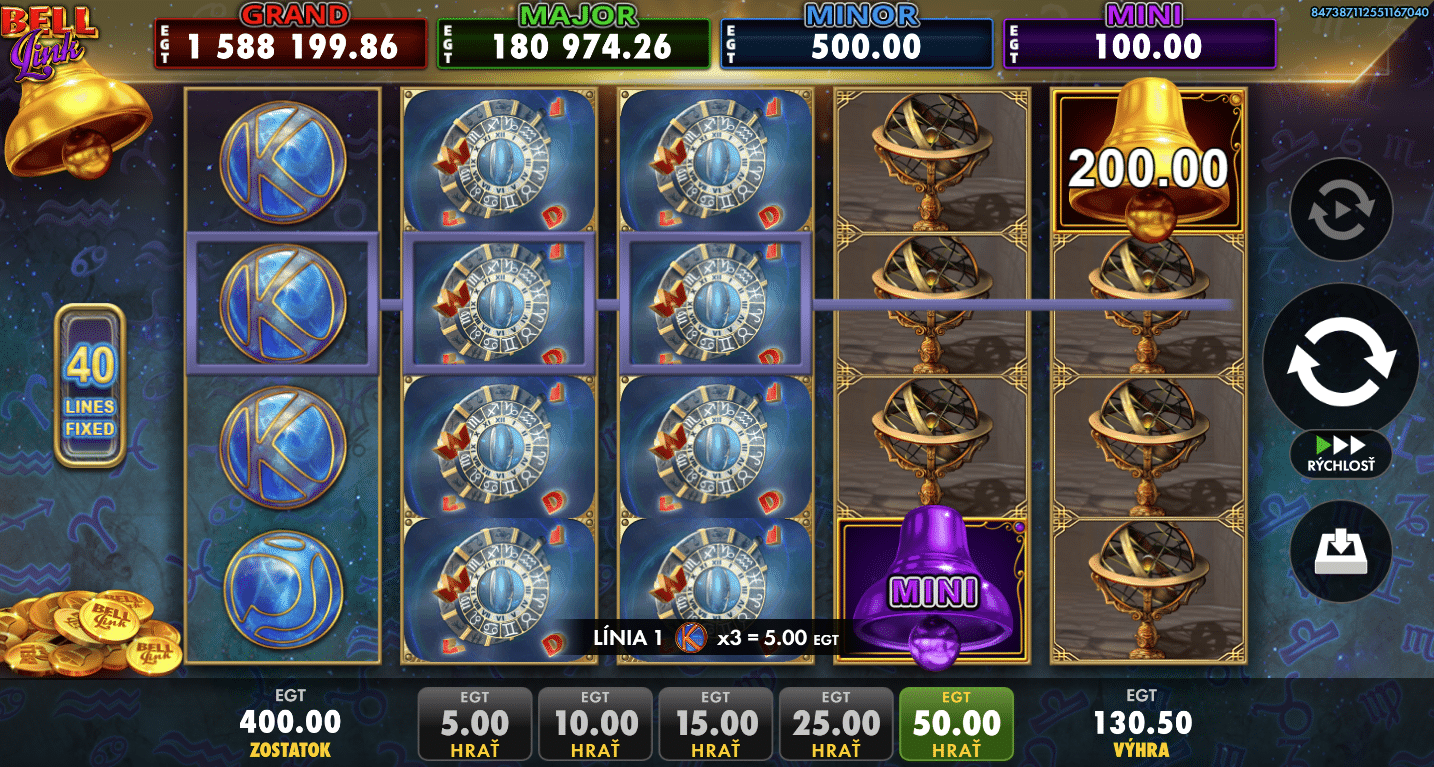Start the reels with the spin icon
This screenshot has width=1434, height=767.
click(1341, 357)
